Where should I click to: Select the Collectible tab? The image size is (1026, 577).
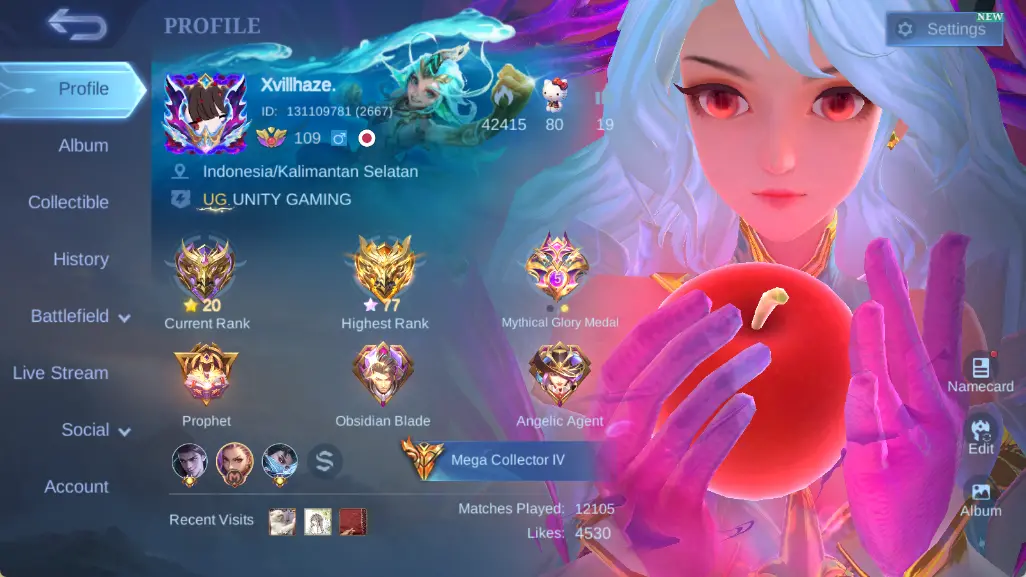point(68,203)
